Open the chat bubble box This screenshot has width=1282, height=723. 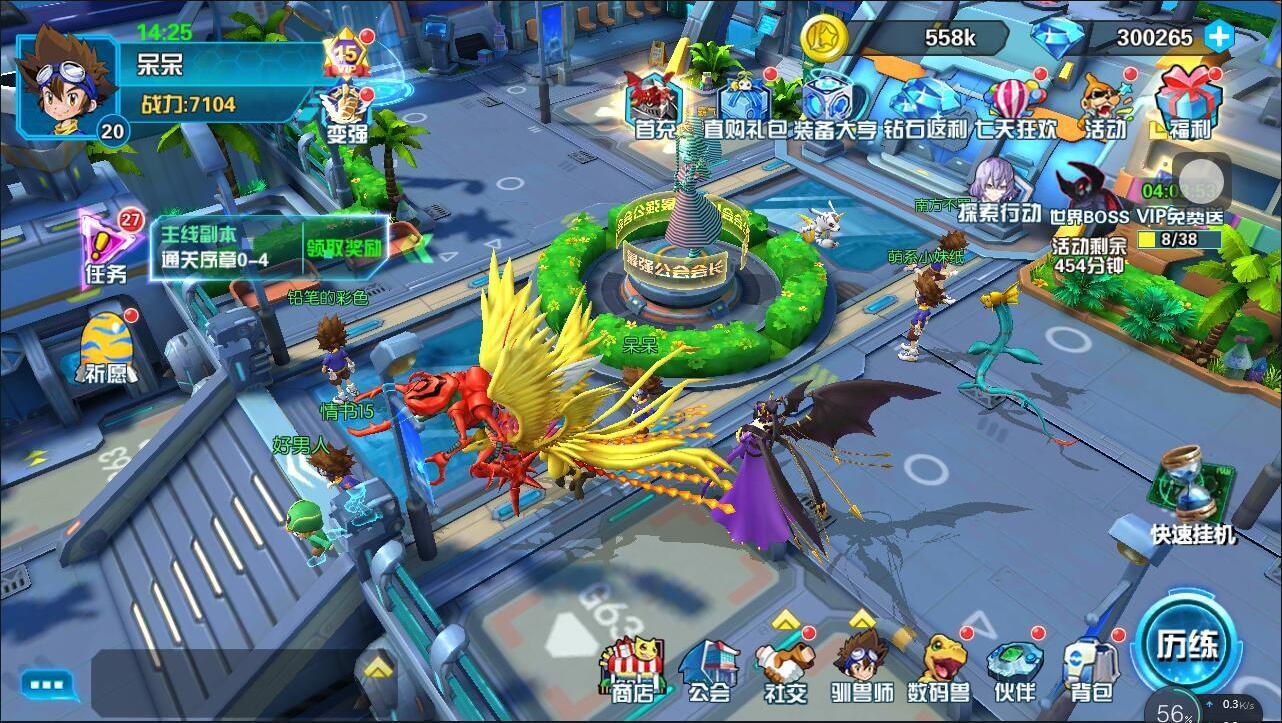48,685
